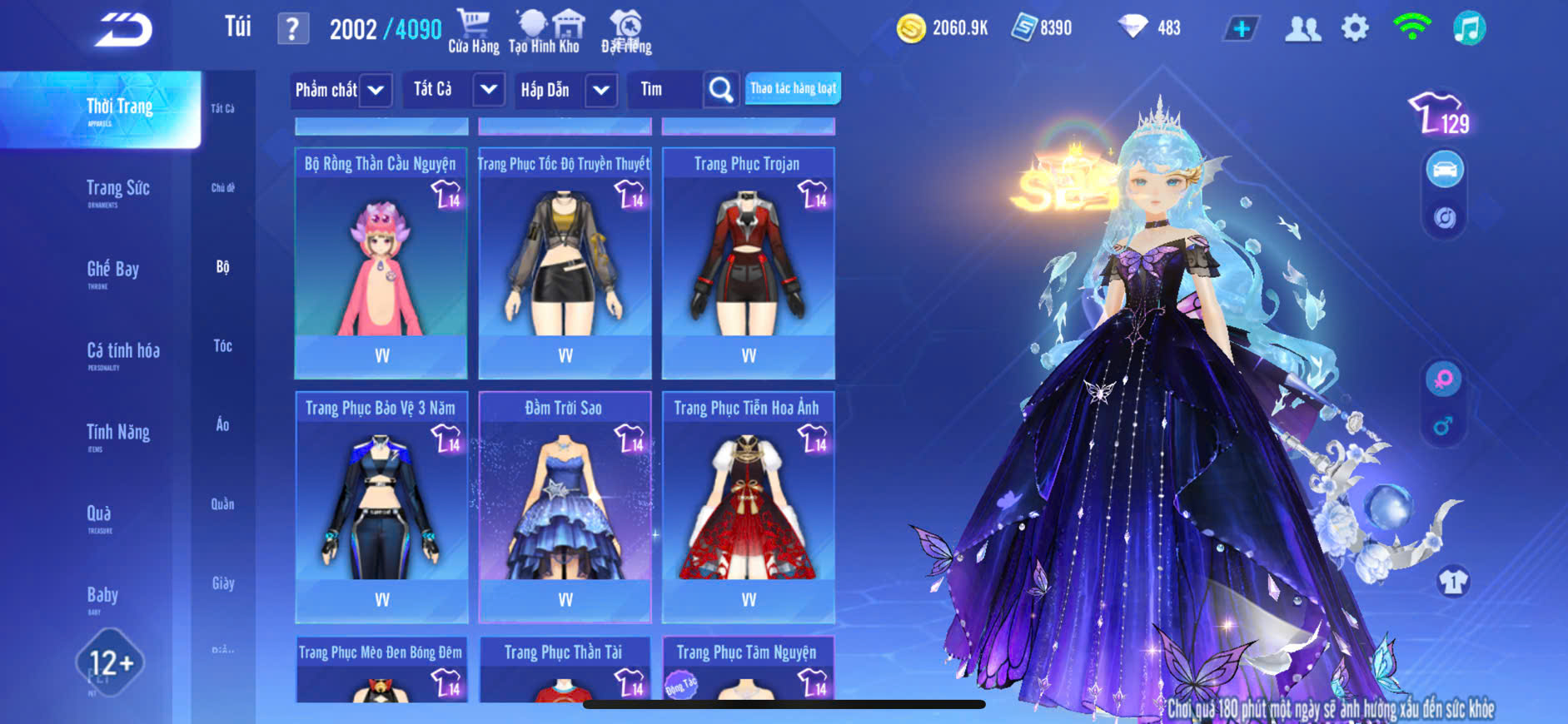This screenshot has height=724, width=1568.
Task: Open the Phẩm chất dropdown
Action: 341,90
